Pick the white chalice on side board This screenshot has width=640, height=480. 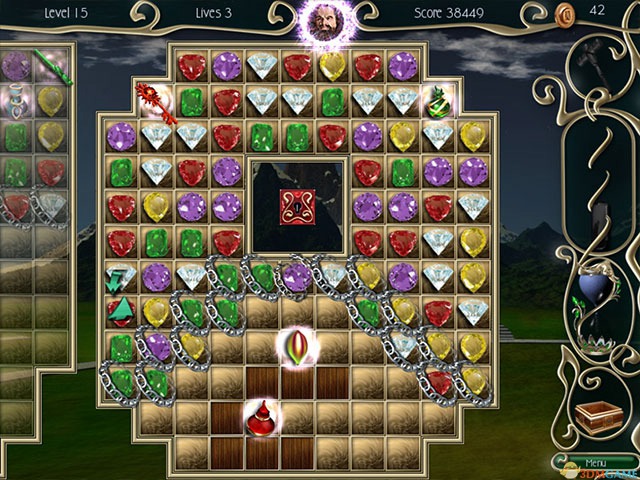[x=14, y=99]
